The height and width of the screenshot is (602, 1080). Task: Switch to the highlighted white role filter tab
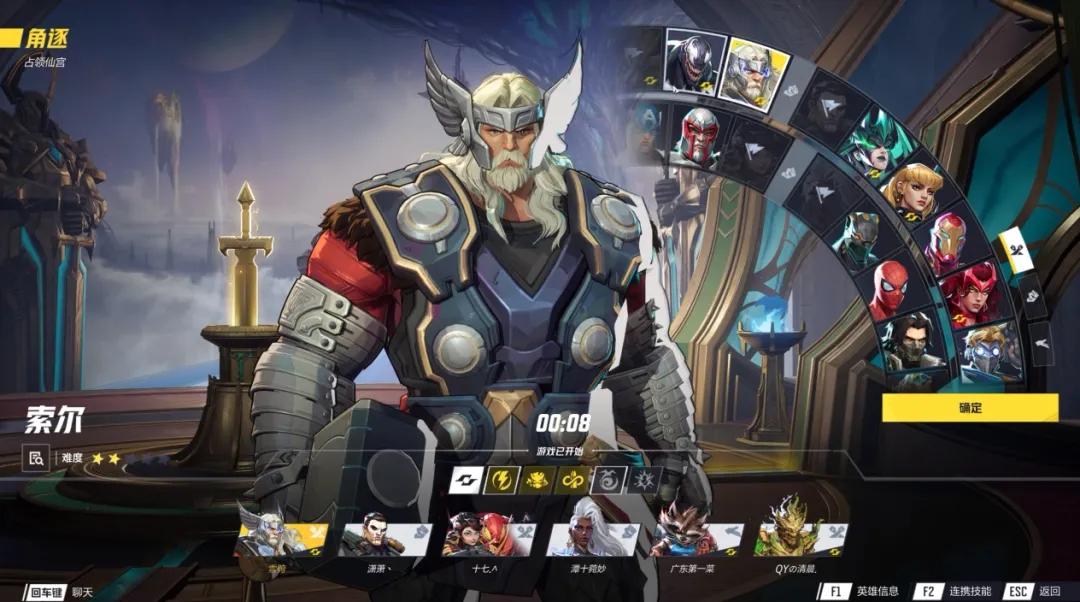click(1016, 253)
